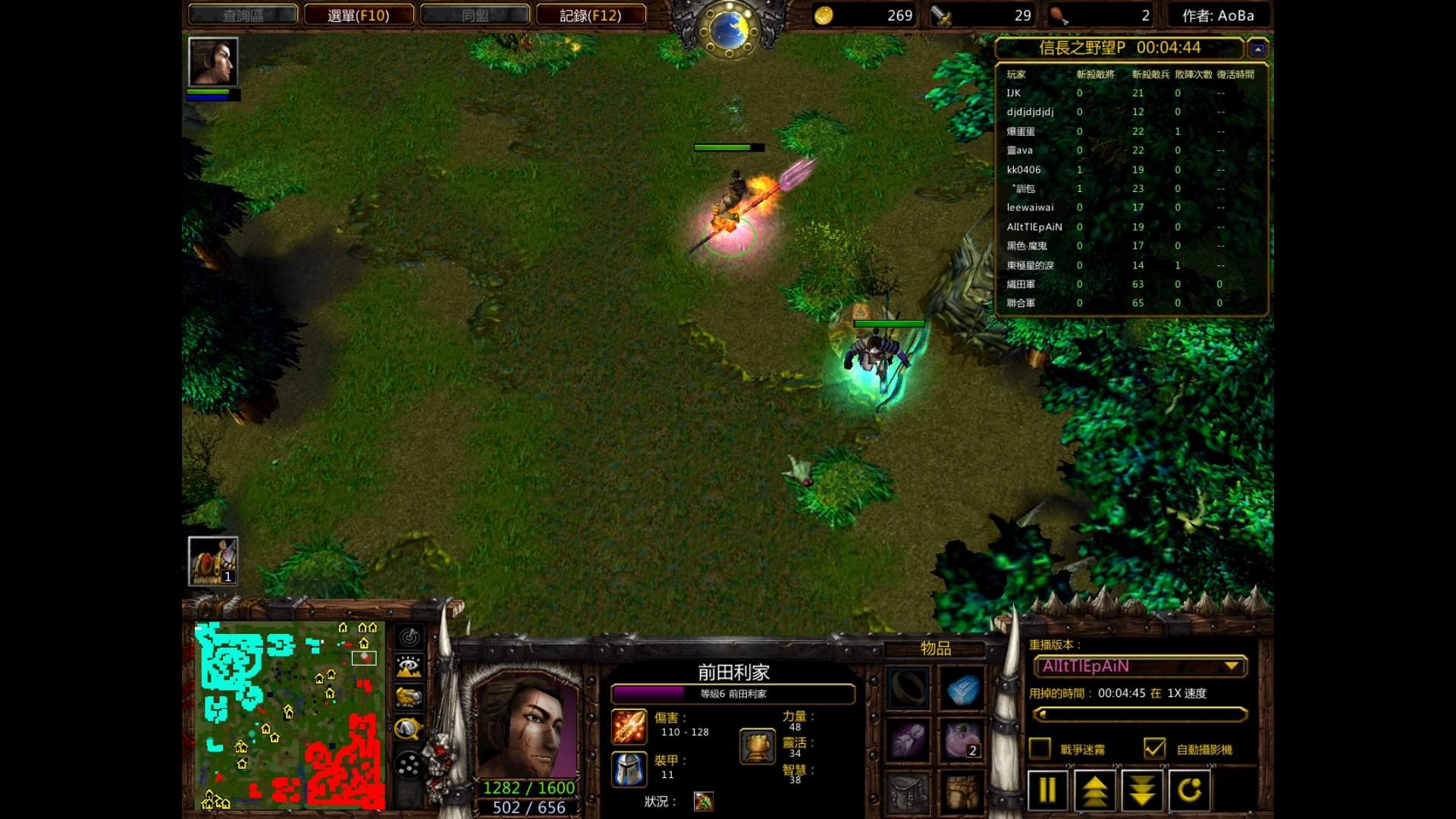Image resolution: width=1456 pixels, height=819 pixels.
Task: Toggle the minimap creep camp magnifier button
Action: (409, 729)
